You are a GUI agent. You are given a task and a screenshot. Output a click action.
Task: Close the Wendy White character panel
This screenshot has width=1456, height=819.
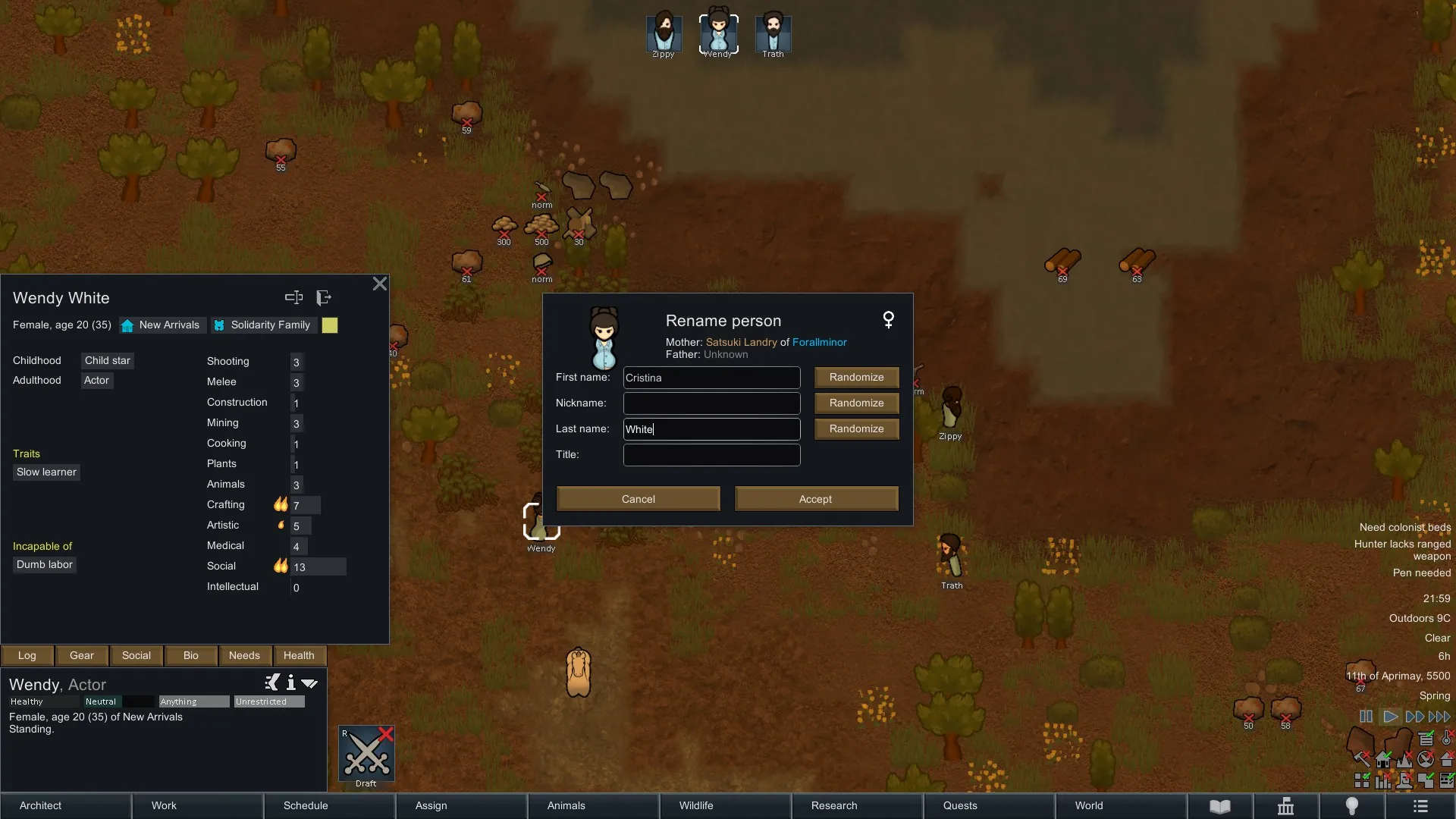380,284
